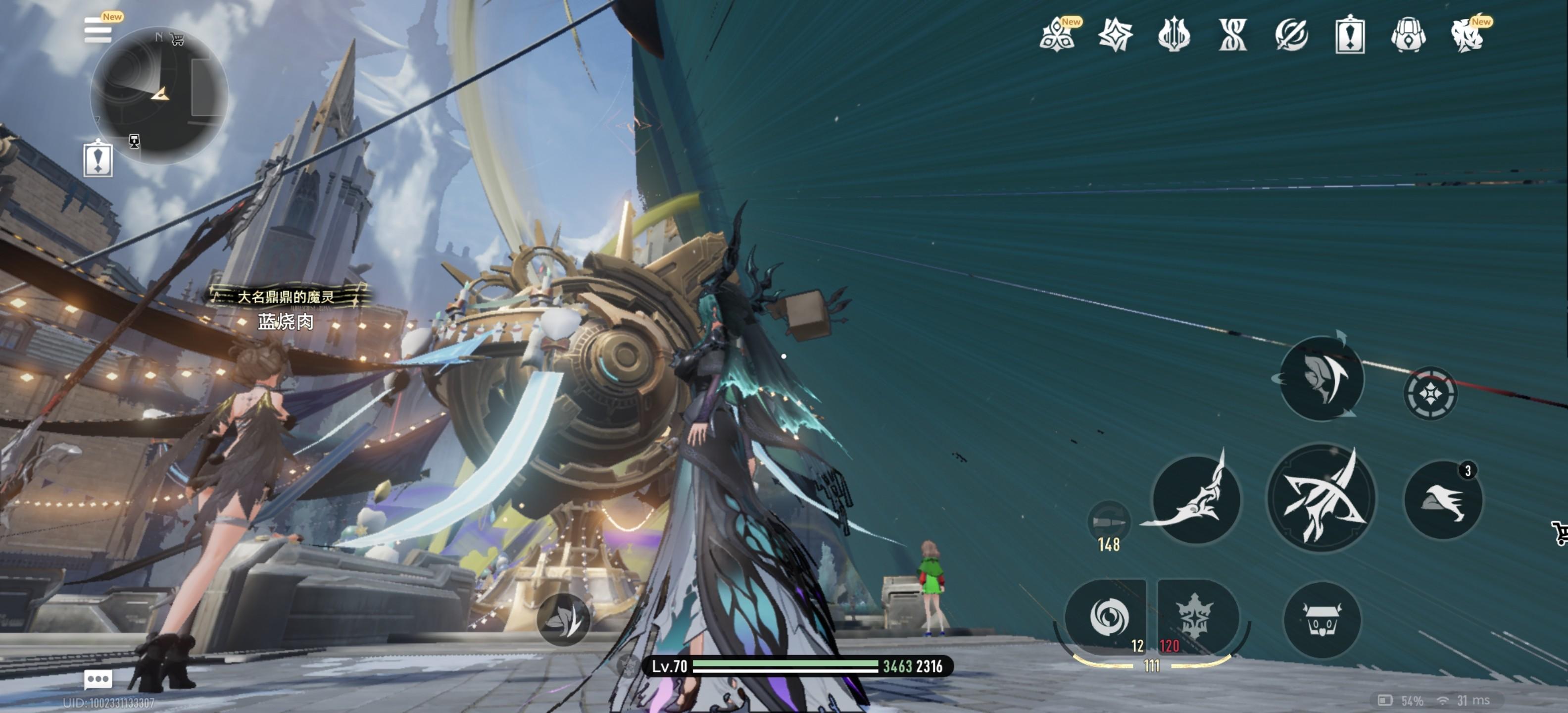Open the circular minimap
This screenshot has width=1568, height=713.
tap(159, 96)
